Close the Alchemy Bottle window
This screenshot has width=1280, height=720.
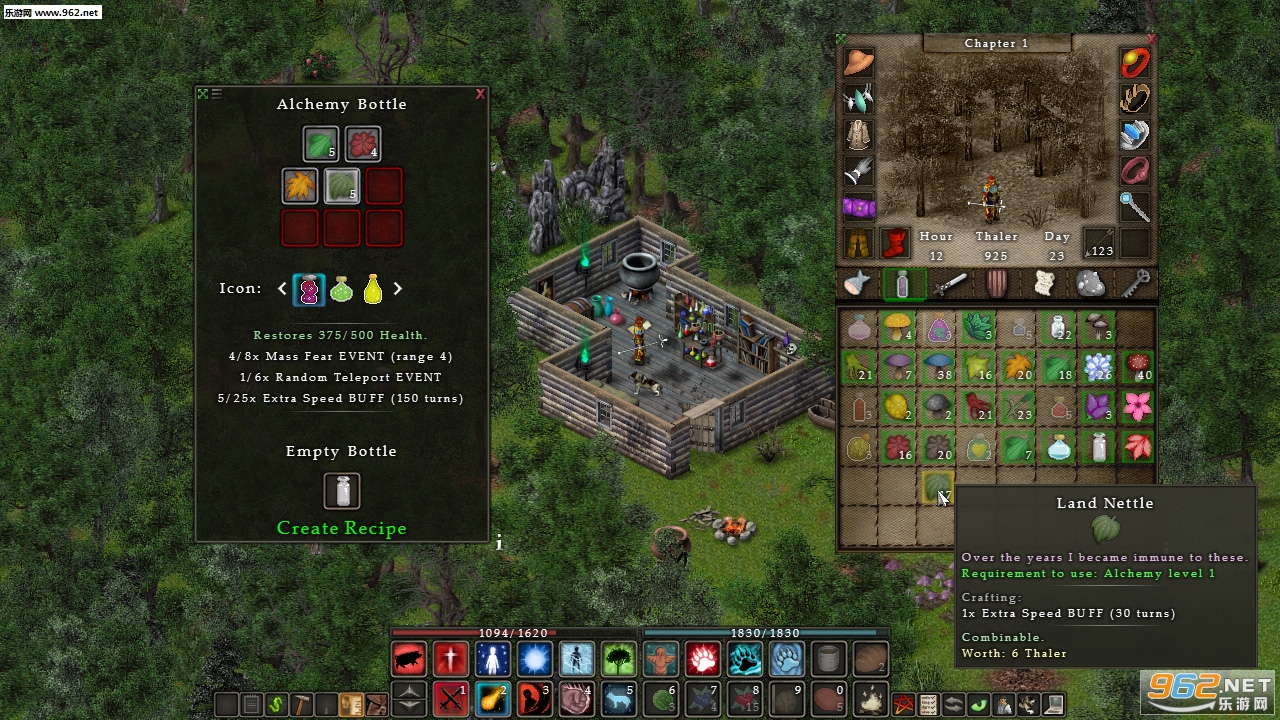click(481, 94)
